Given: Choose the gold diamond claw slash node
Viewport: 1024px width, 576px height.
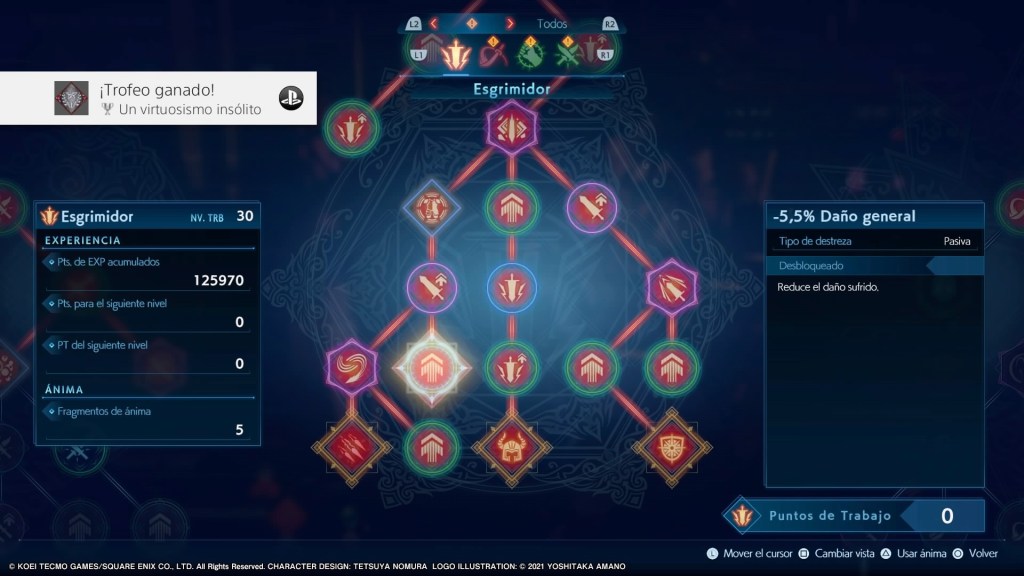Looking at the screenshot, I should point(352,447).
